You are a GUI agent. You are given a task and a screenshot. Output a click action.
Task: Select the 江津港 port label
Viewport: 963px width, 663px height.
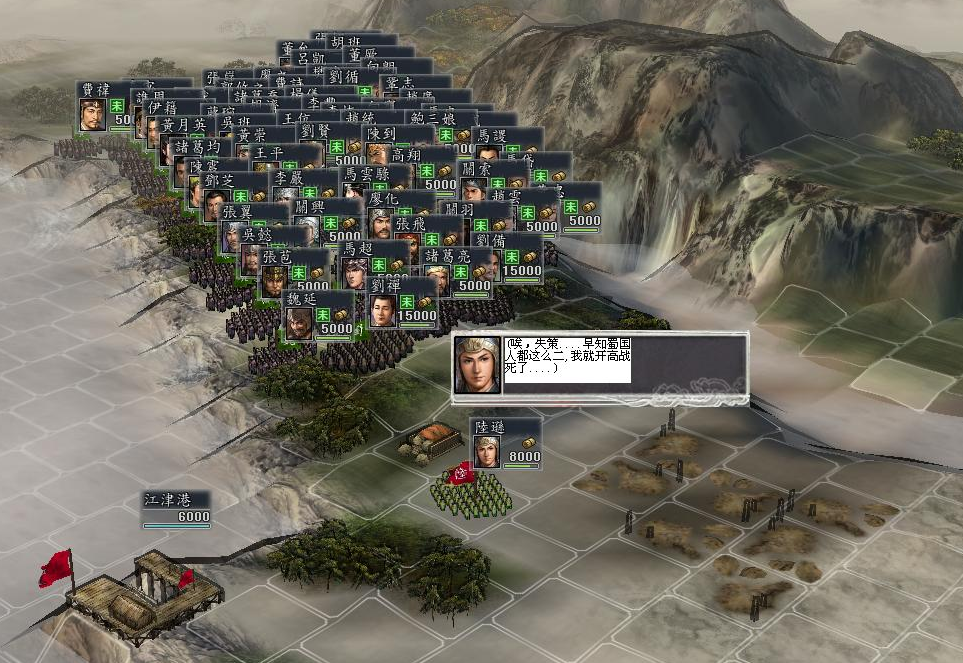pos(176,508)
